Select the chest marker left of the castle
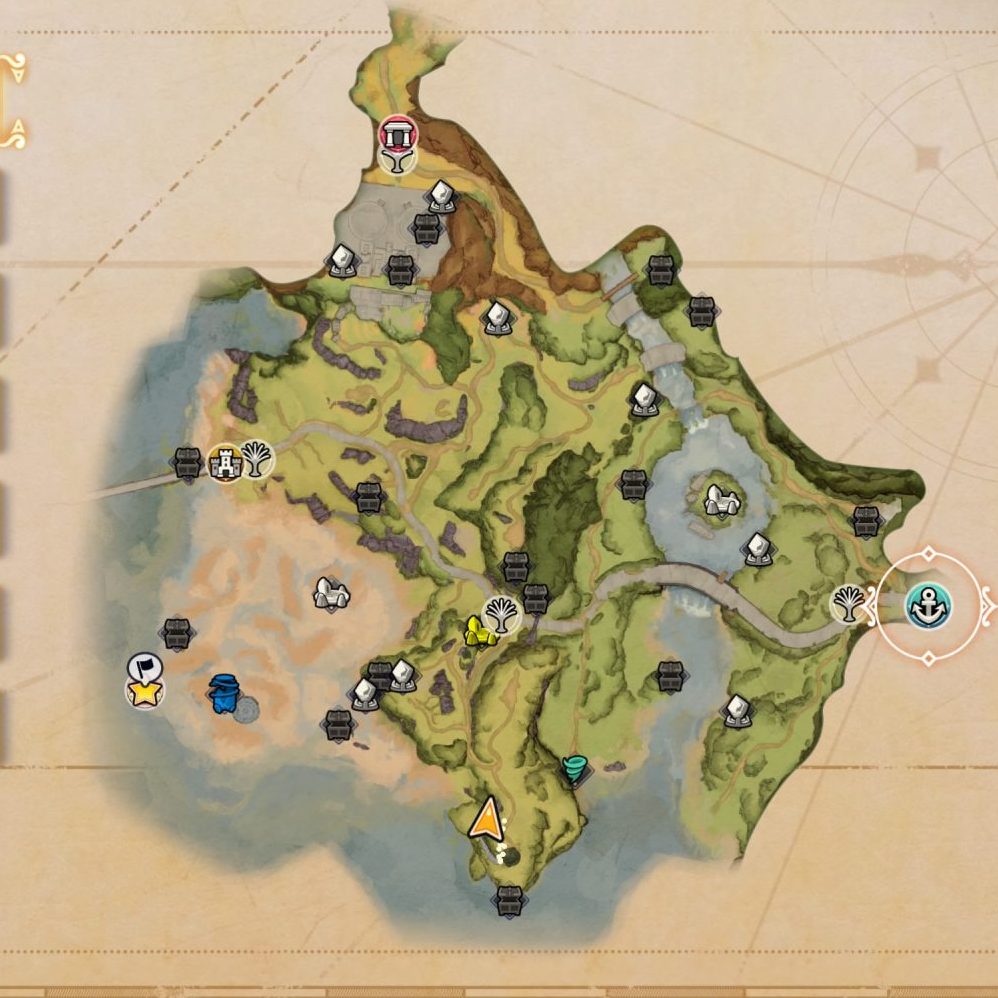 [x=187, y=462]
